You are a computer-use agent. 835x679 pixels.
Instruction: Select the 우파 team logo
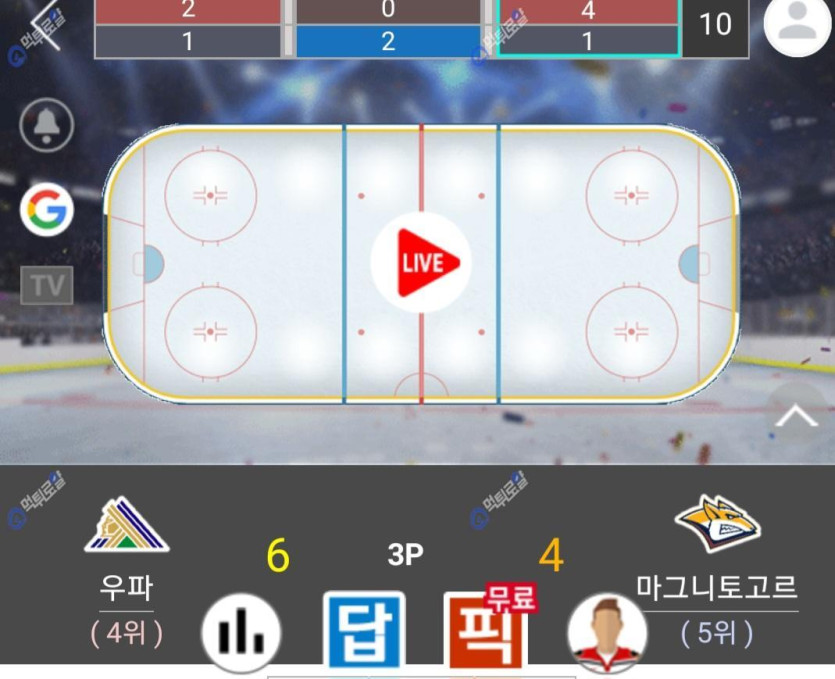126,526
